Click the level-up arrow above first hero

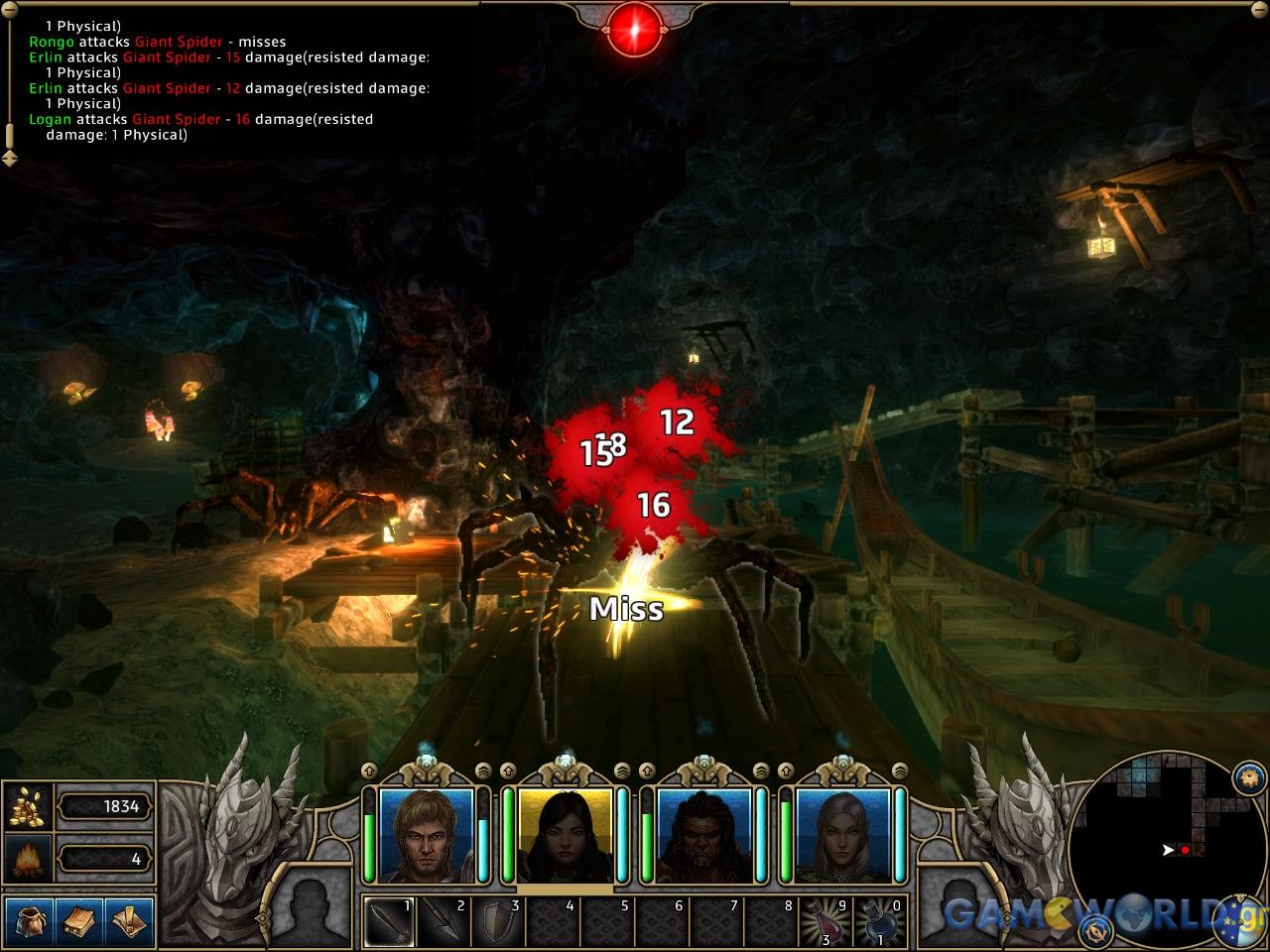pyautogui.click(x=370, y=771)
